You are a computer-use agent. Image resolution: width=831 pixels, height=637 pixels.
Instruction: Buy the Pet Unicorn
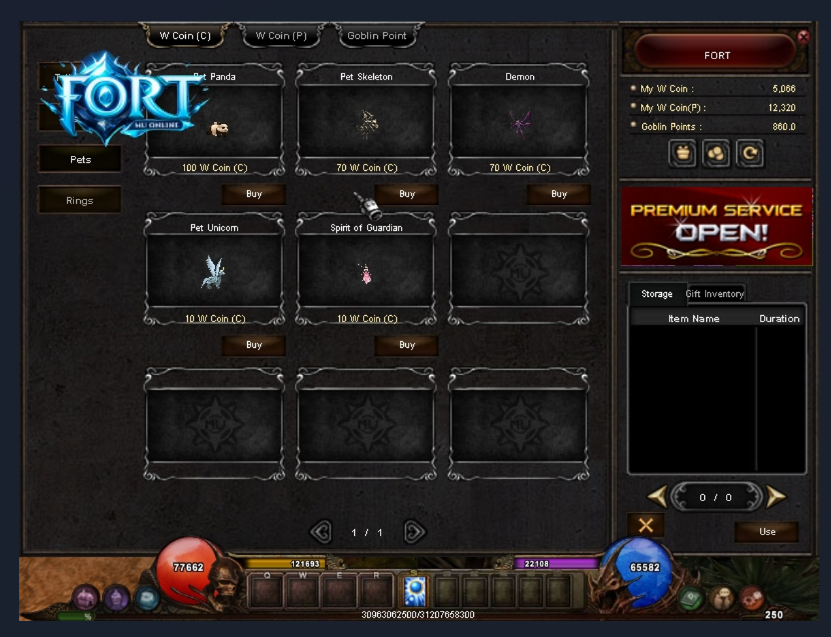pyautogui.click(x=254, y=345)
